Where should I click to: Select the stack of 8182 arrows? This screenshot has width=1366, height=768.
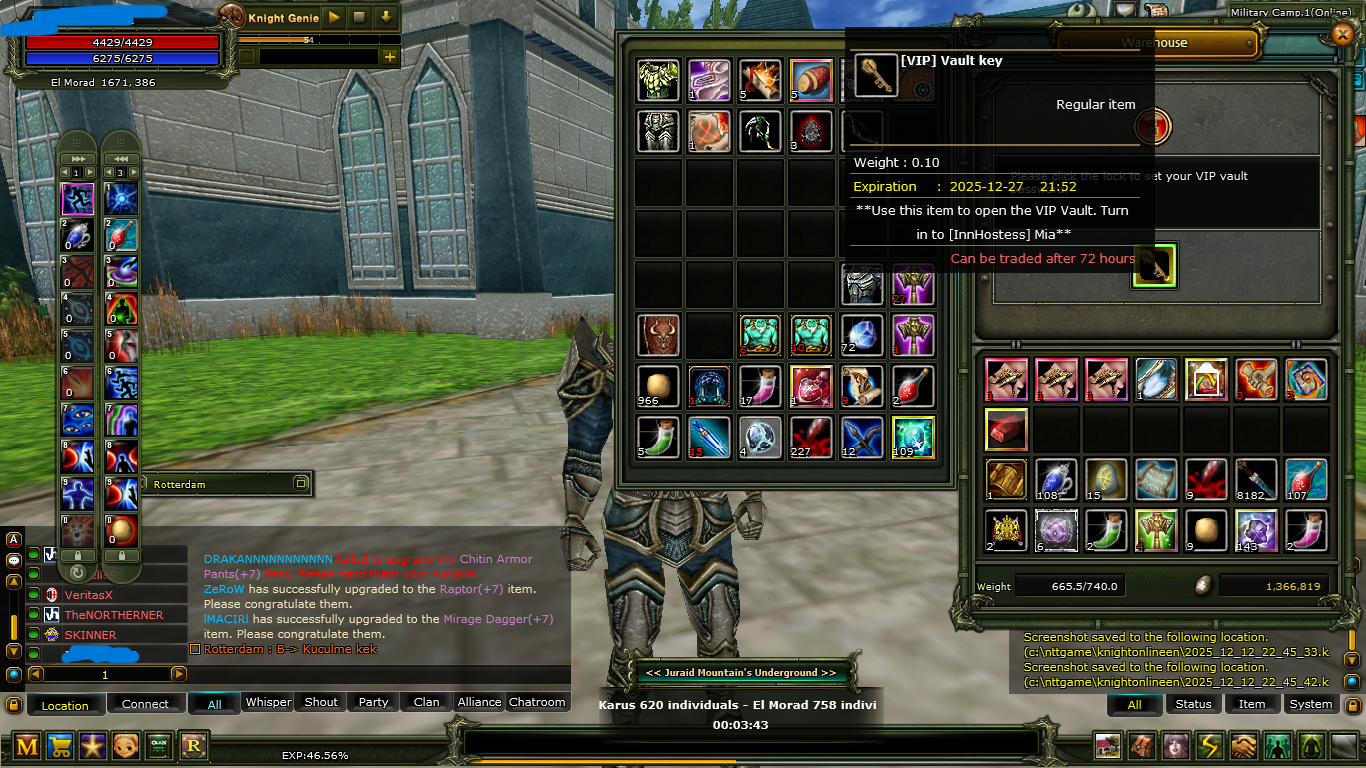[1256, 480]
